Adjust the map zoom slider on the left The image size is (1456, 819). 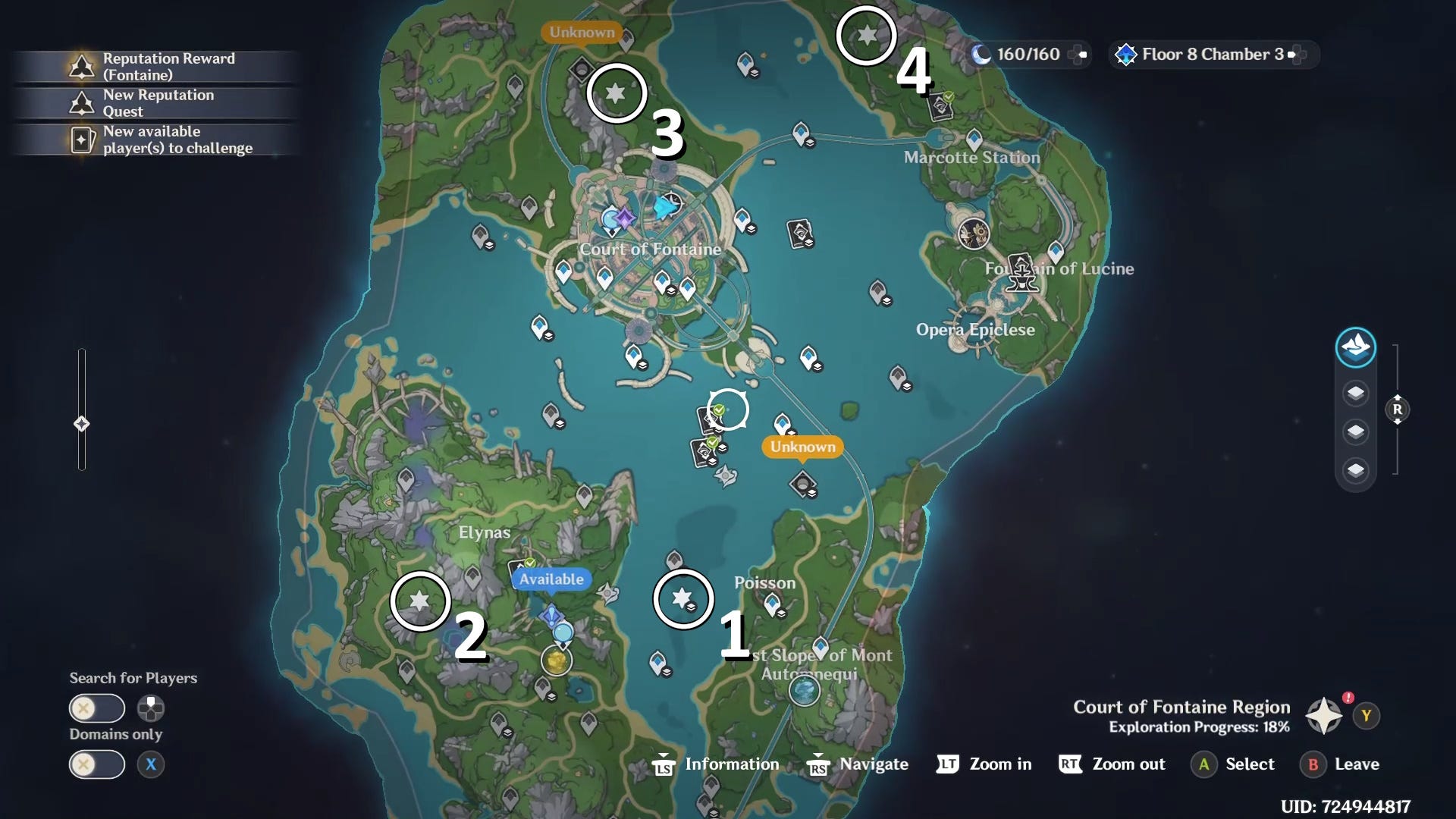coord(81,425)
